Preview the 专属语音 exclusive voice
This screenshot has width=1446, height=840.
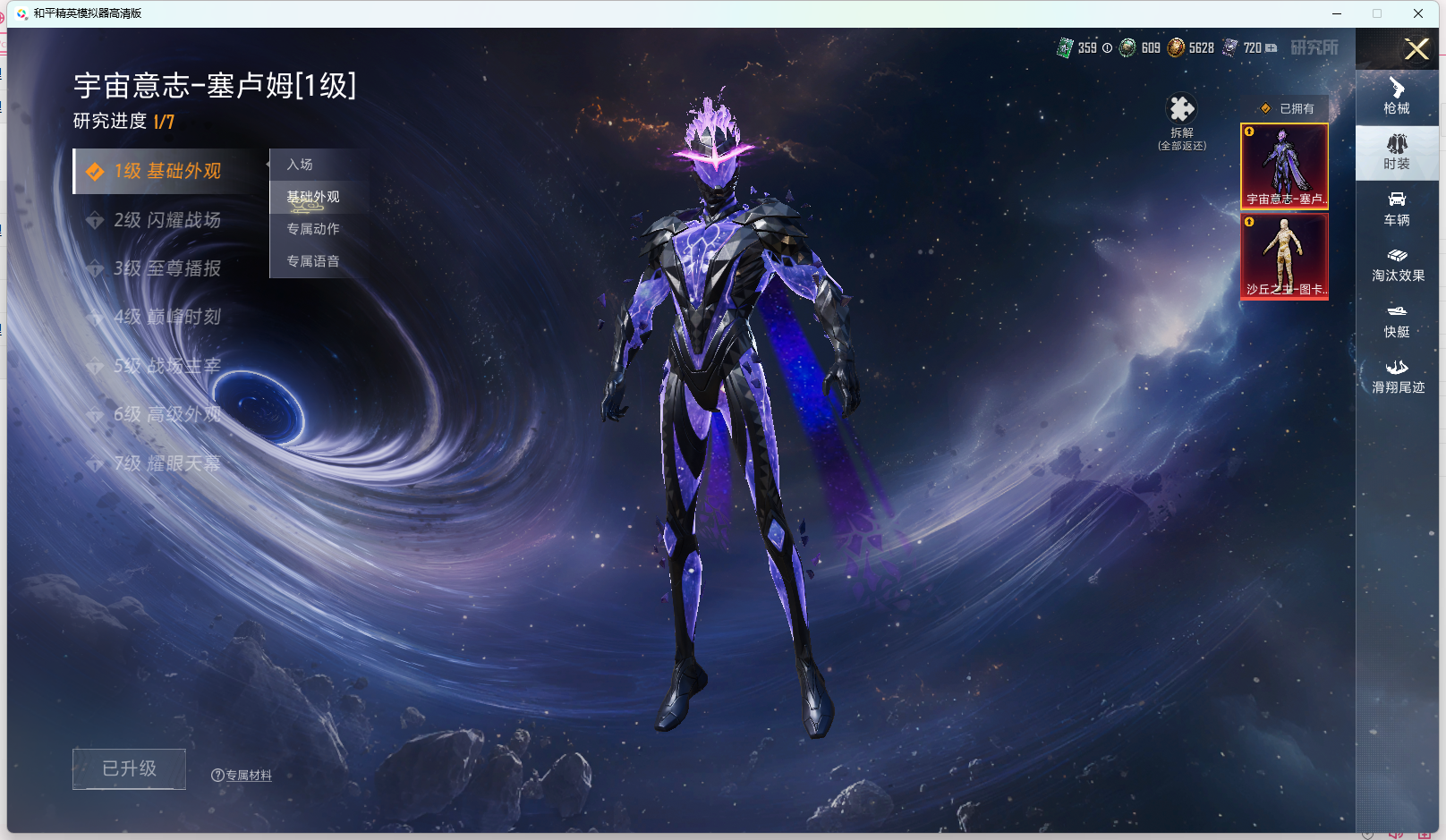click(x=313, y=261)
